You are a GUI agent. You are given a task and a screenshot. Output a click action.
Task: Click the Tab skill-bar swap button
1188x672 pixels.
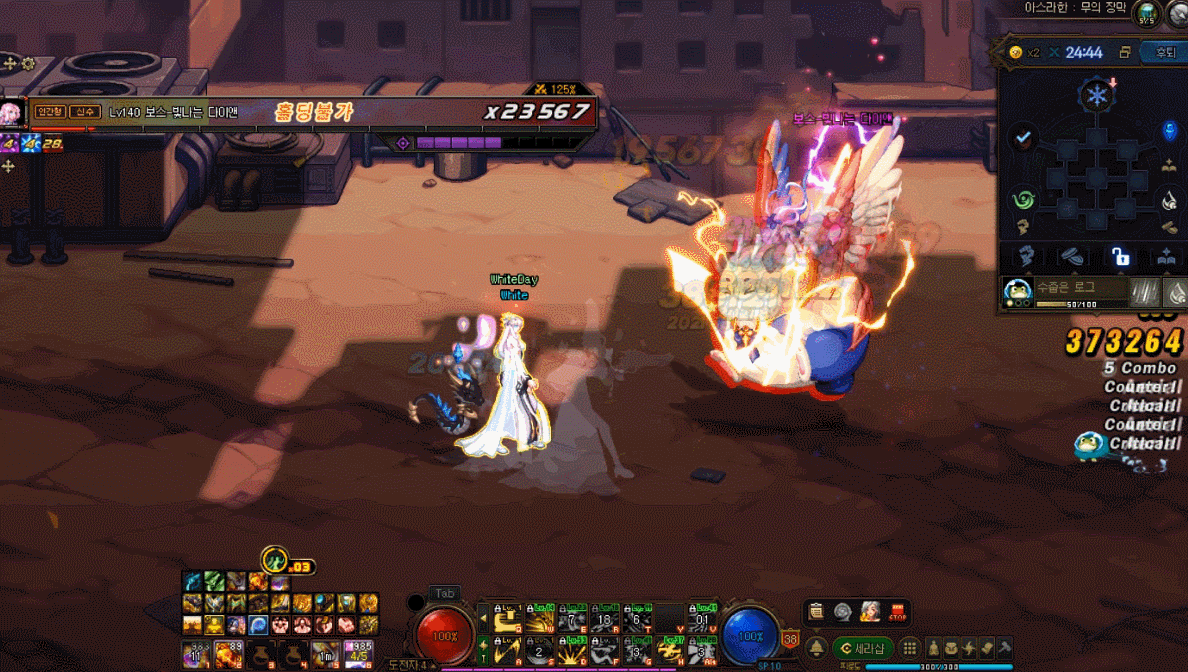point(444,594)
